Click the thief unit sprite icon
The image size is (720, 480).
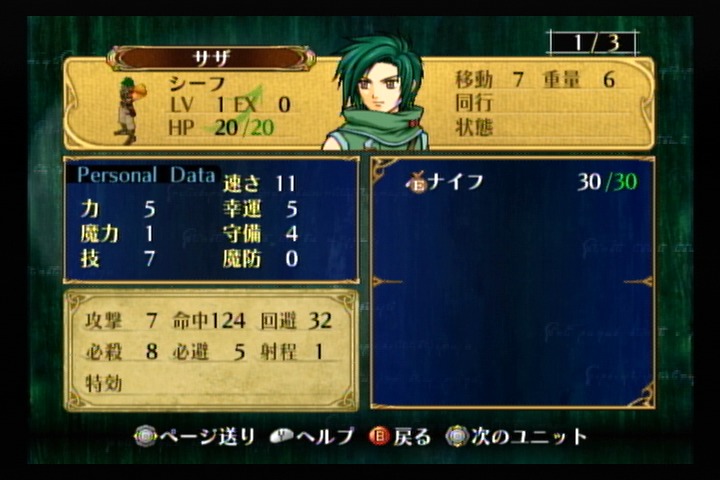pos(128,108)
